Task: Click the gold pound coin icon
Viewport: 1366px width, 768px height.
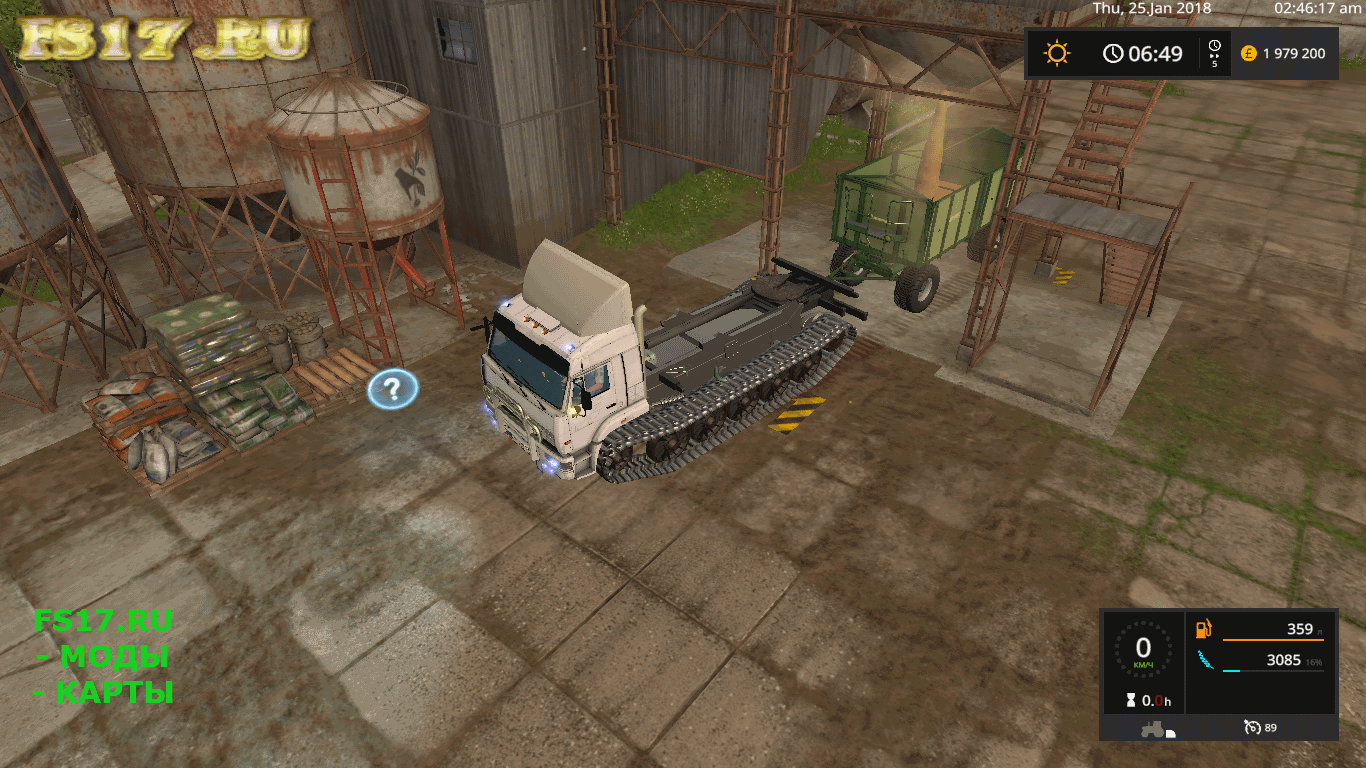Action: pos(1248,53)
